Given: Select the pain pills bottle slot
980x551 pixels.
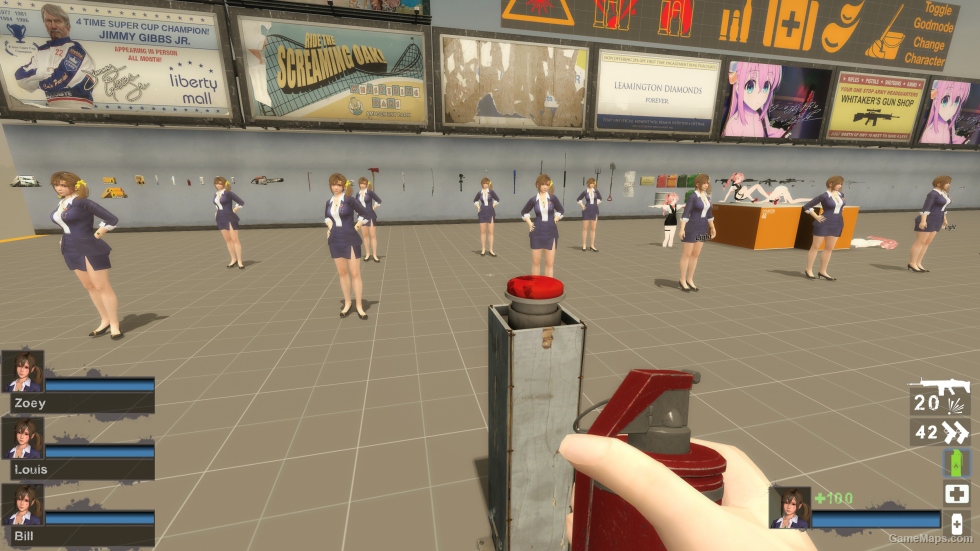Looking at the screenshot, I should pos(956,523).
